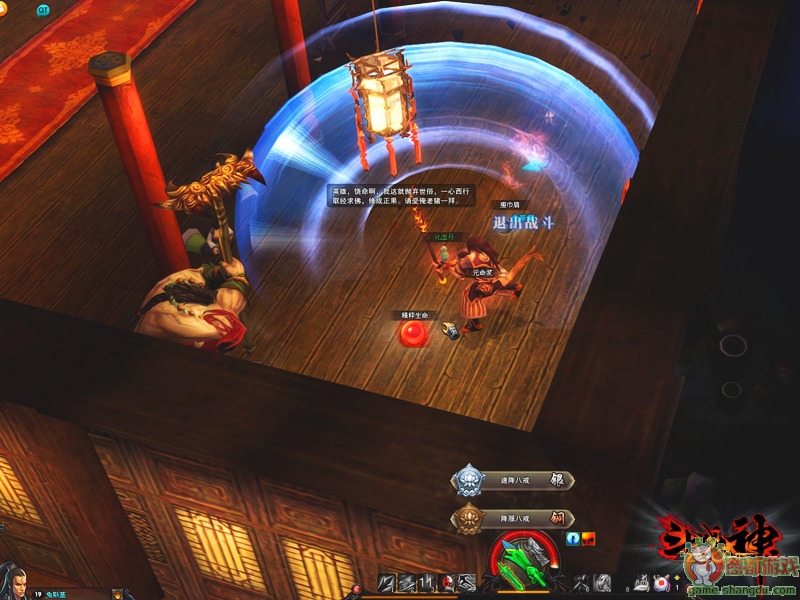
Task: Open the player portrait at bottom left
Action: click(12, 580)
